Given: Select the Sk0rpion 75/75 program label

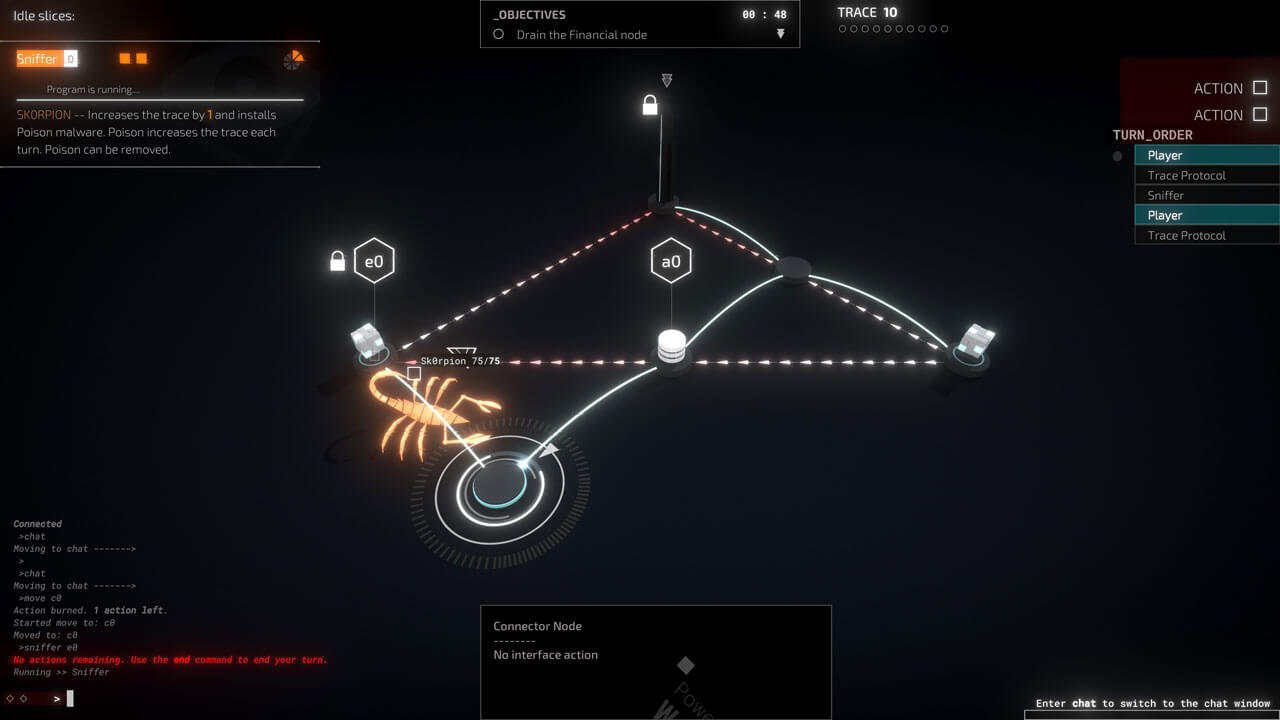Looking at the screenshot, I should pyautogui.click(x=460, y=361).
